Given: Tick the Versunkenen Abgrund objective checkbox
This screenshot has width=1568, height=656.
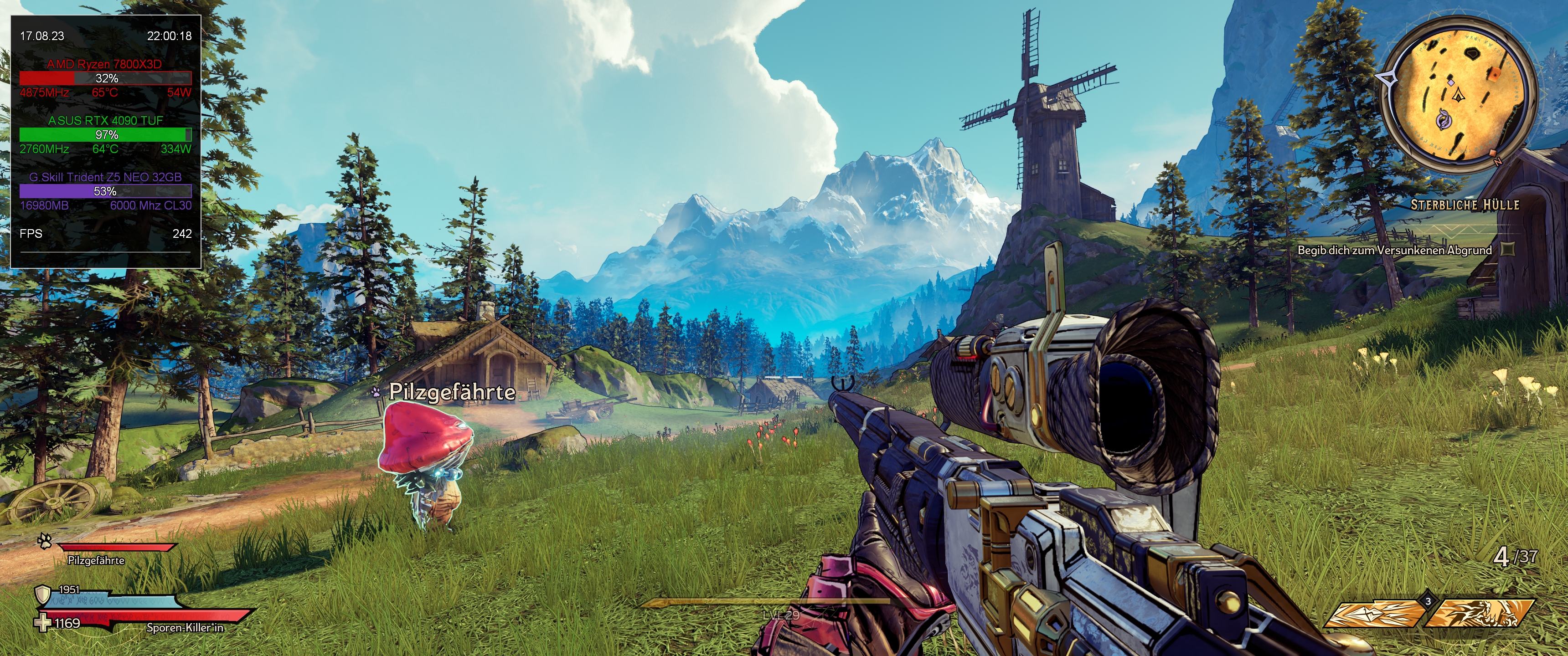Looking at the screenshot, I should (1507, 249).
